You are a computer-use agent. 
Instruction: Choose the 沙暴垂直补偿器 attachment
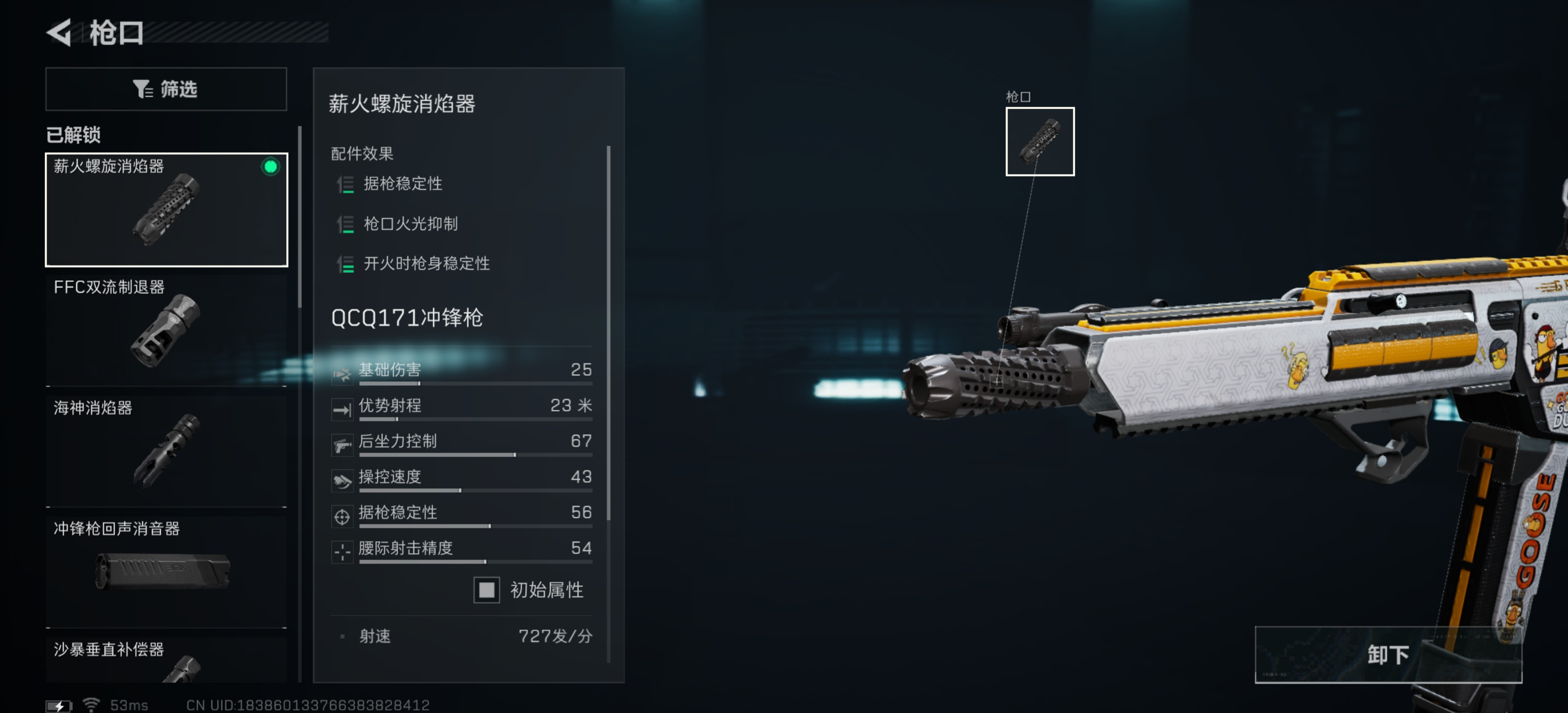click(x=166, y=660)
